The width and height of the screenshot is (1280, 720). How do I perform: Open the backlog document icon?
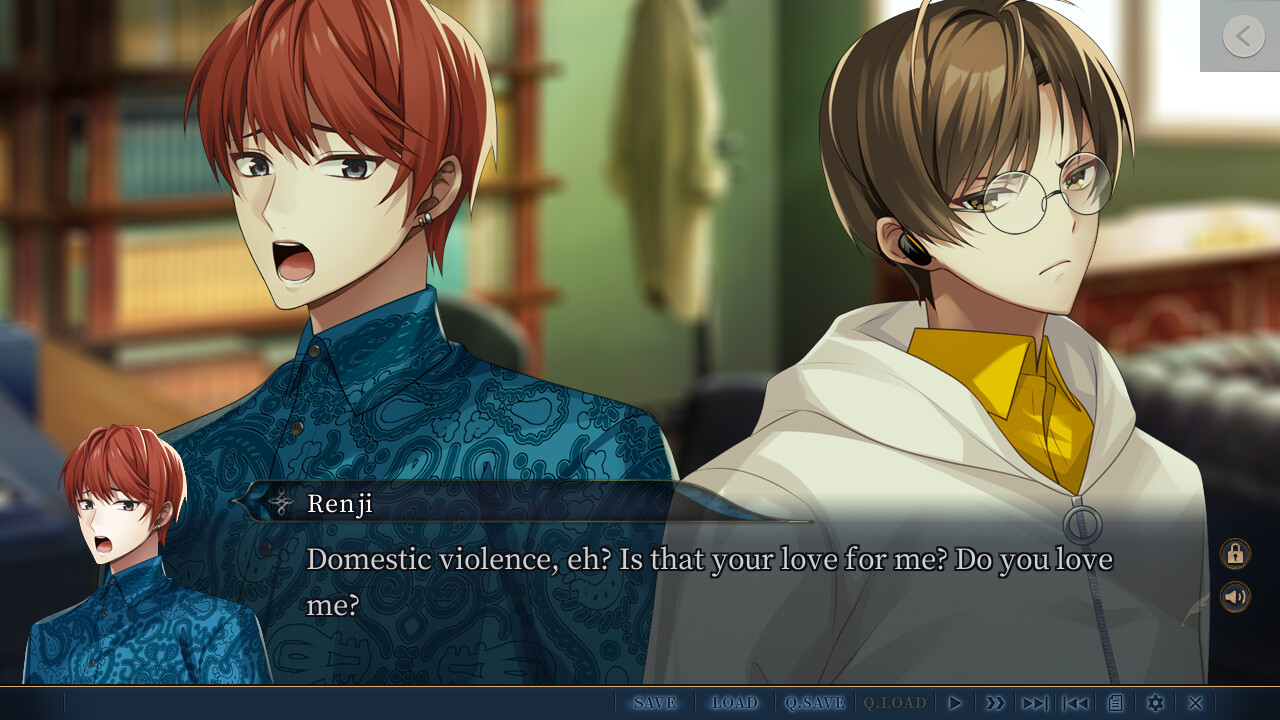[1115, 703]
